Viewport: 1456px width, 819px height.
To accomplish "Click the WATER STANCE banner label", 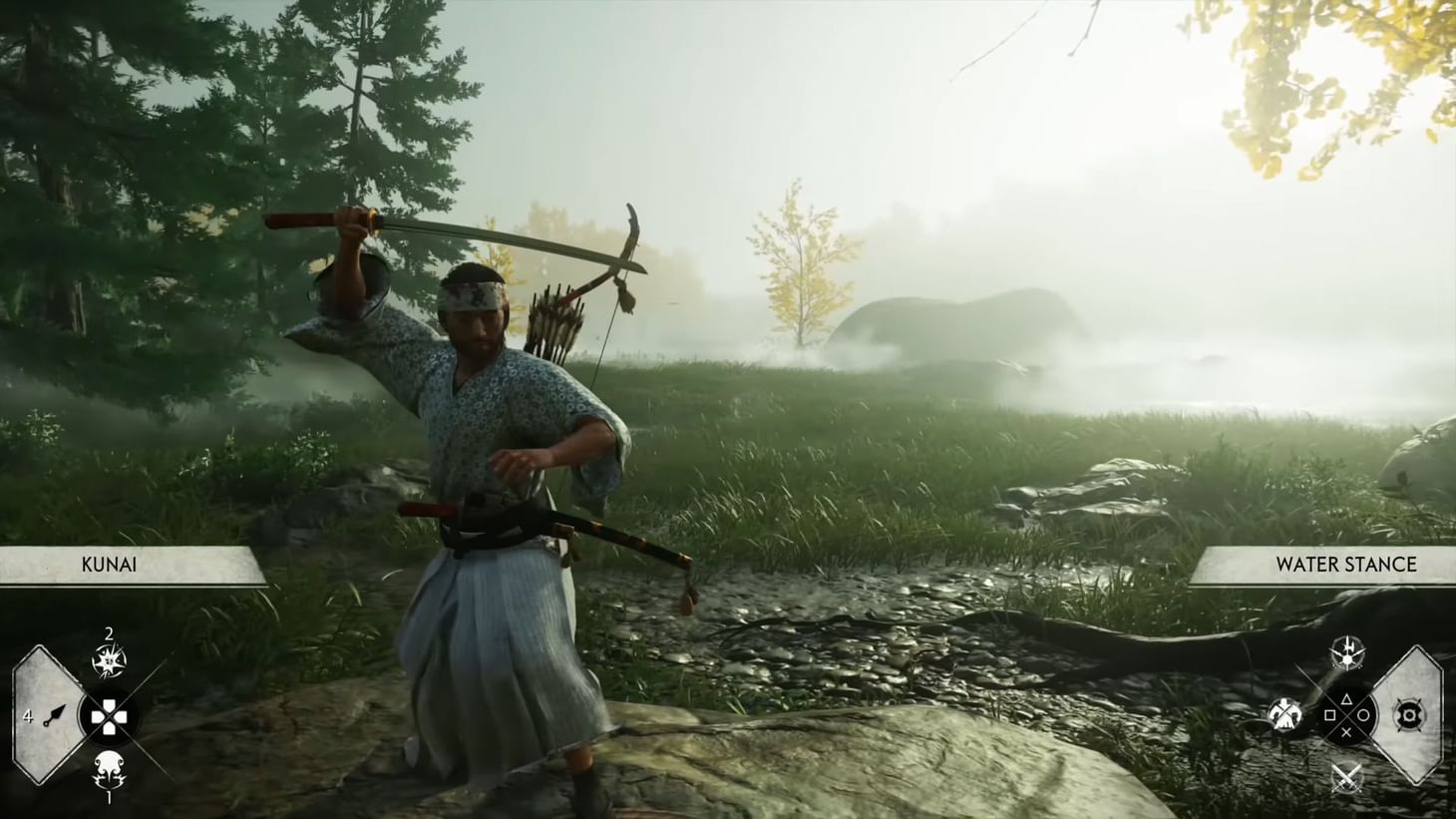I will pyautogui.click(x=1345, y=565).
